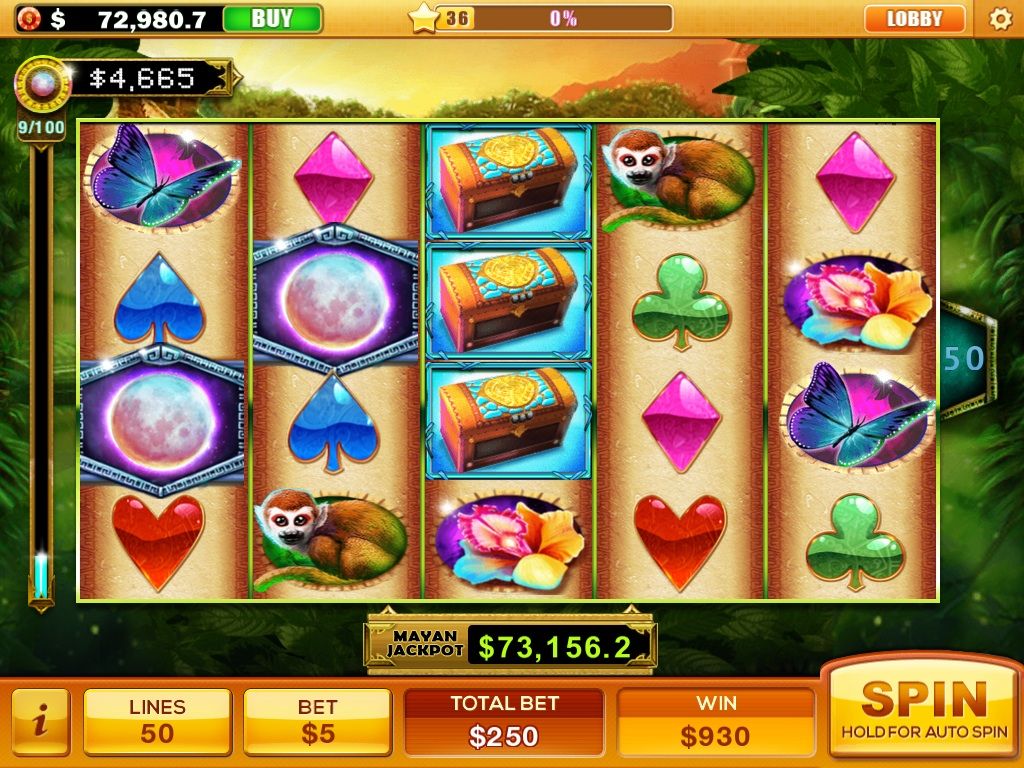Adjust the BET $5 amount
Image resolution: width=1024 pixels, height=768 pixels.
point(317,720)
